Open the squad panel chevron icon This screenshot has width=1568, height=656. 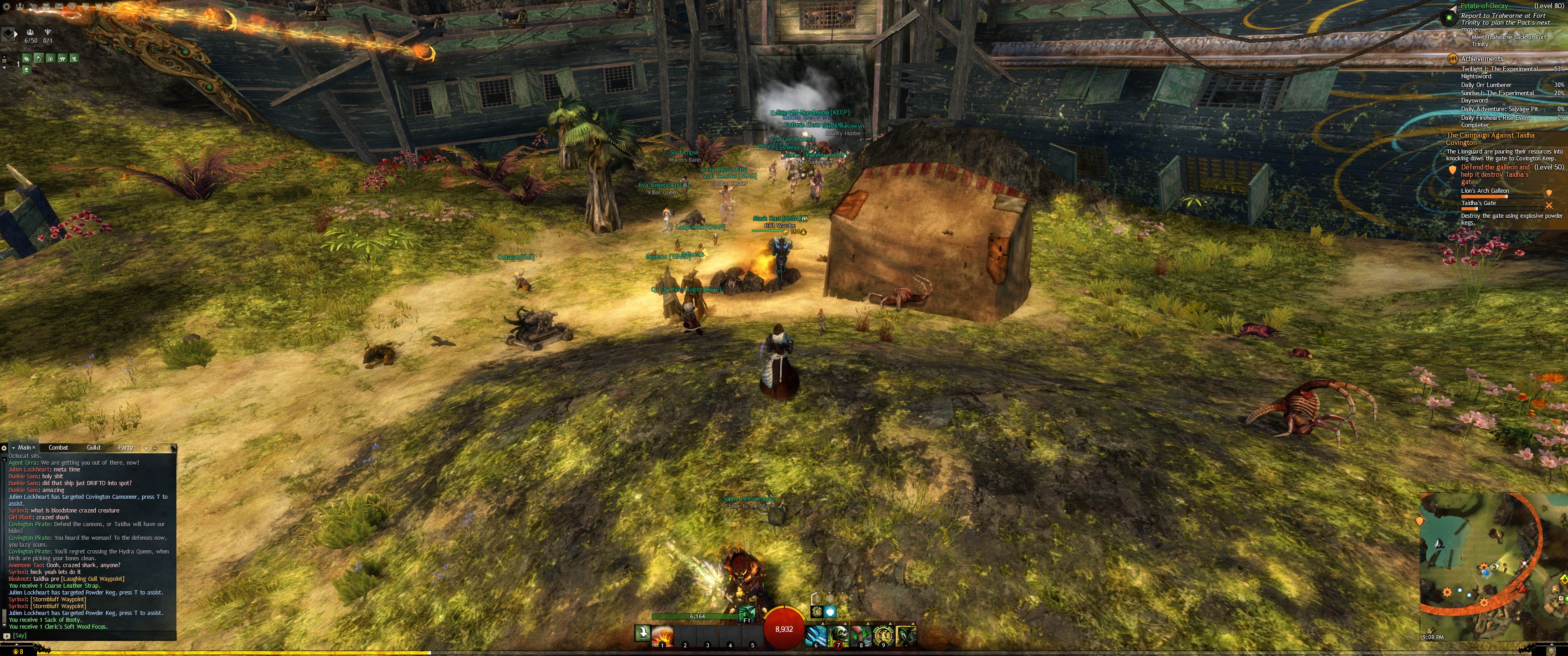8,33
